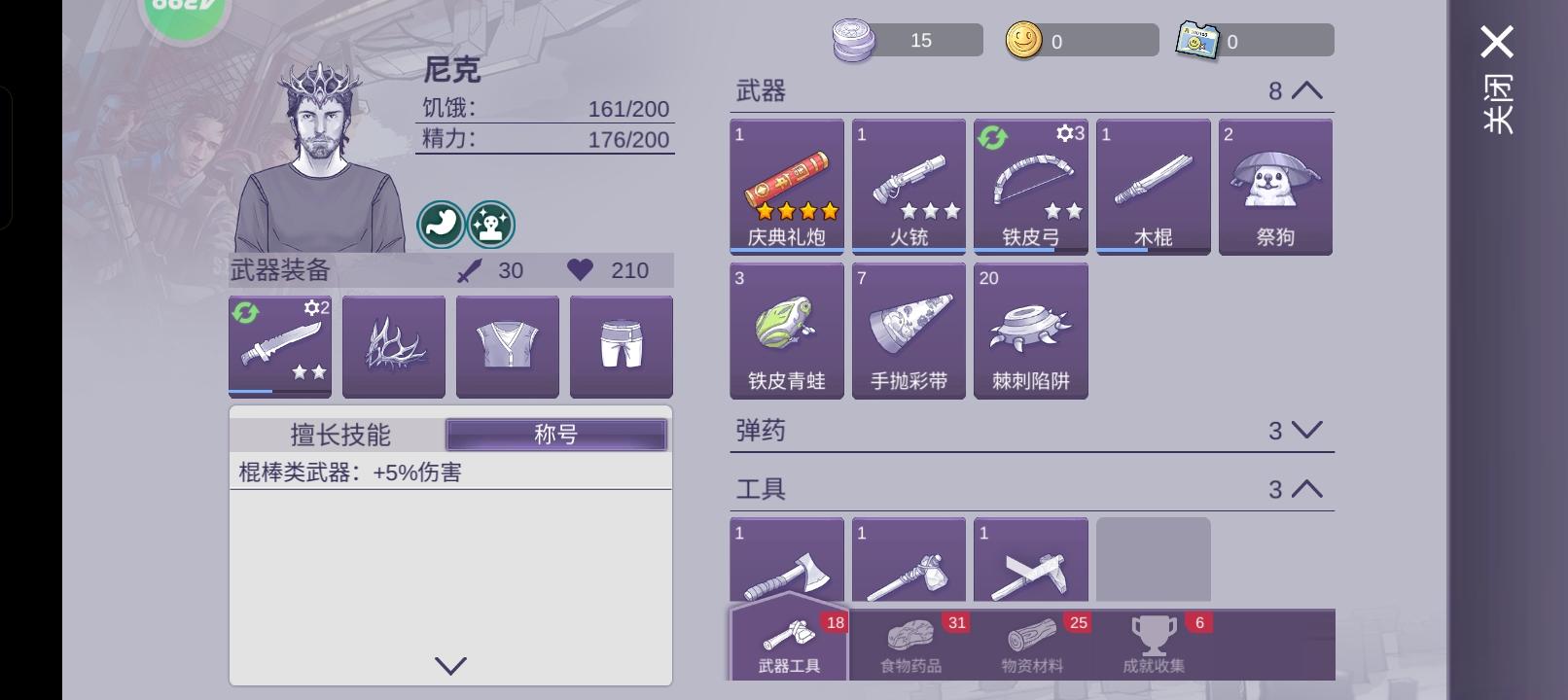Collapse the 武器 weapons section
This screenshot has height=700, width=1568.
[x=1307, y=89]
